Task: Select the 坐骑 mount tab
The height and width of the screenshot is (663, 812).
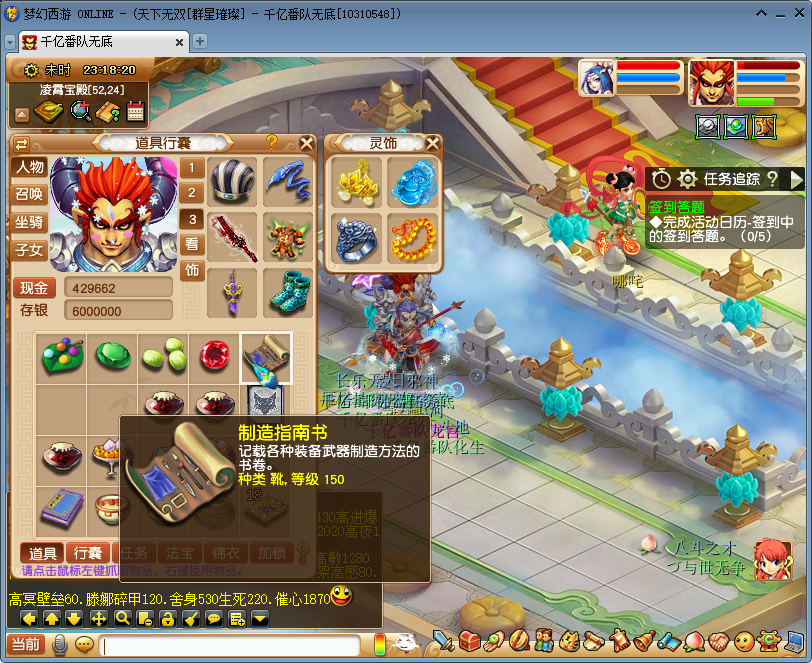Action: tap(29, 222)
